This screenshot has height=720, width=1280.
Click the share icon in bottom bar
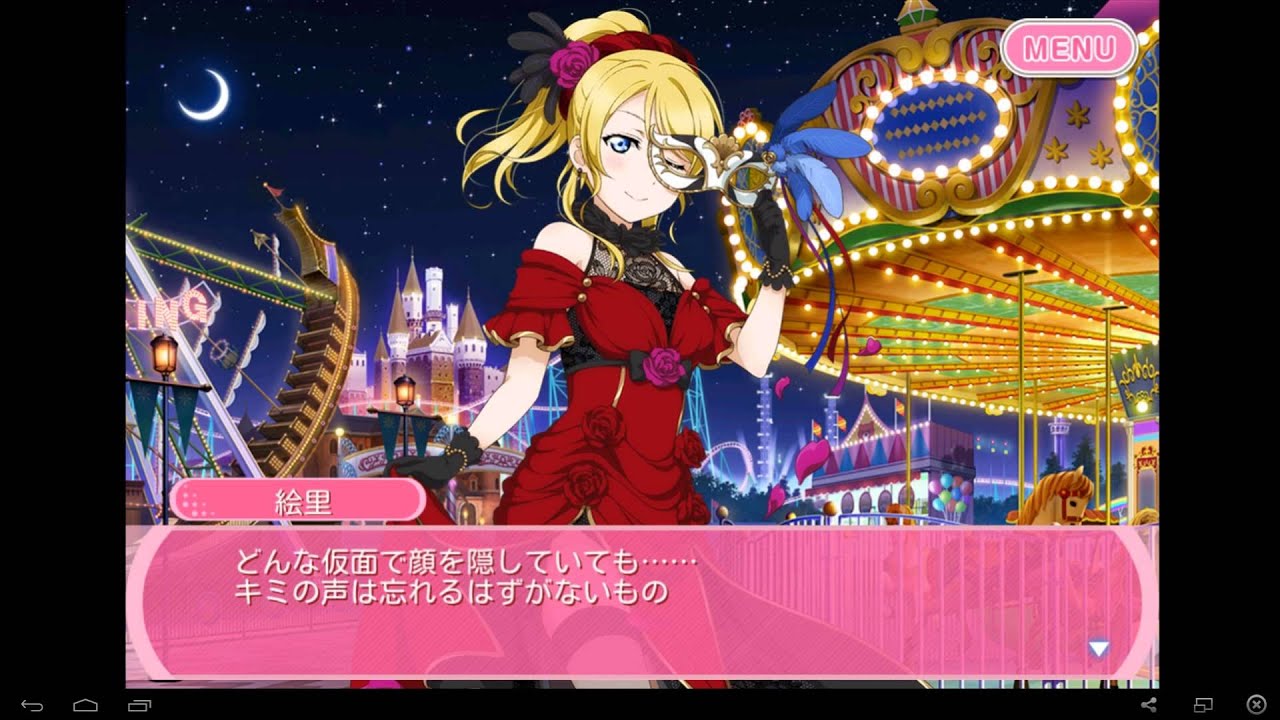[x=1149, y=705]
